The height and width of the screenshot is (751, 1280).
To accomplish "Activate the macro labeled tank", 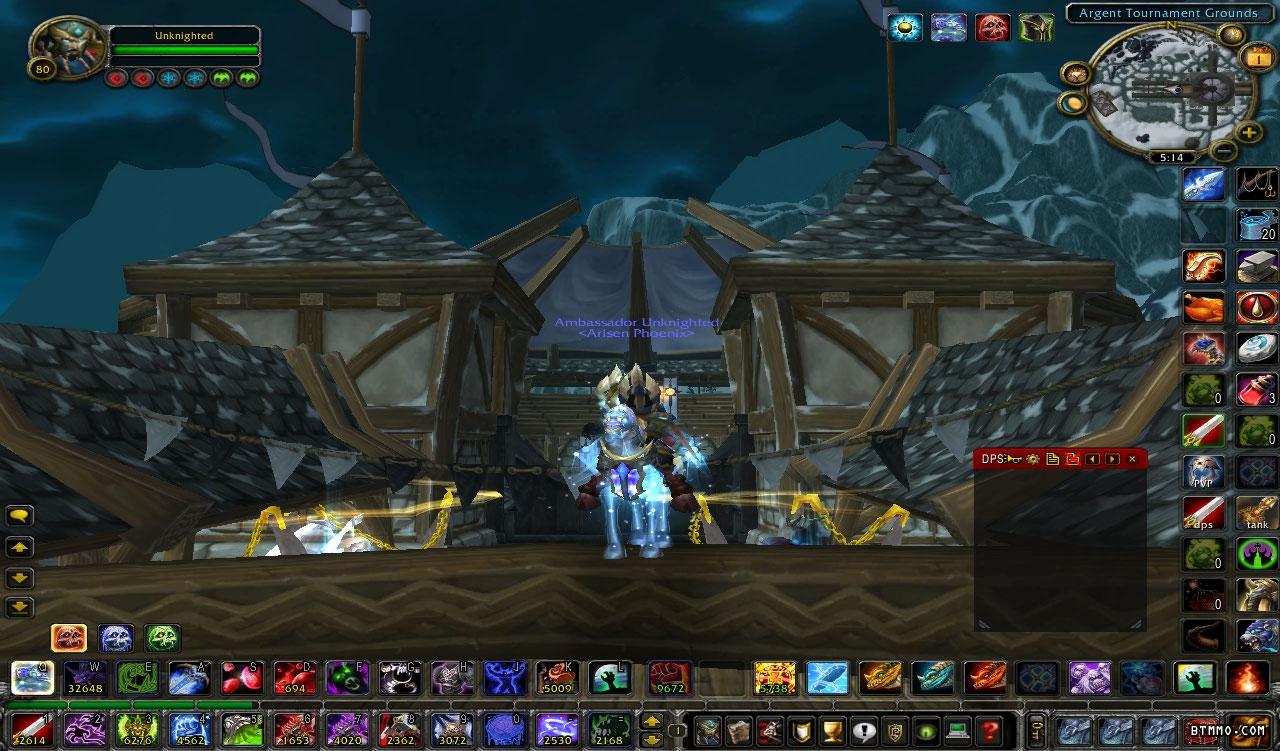I will (x=1256, y=513).
